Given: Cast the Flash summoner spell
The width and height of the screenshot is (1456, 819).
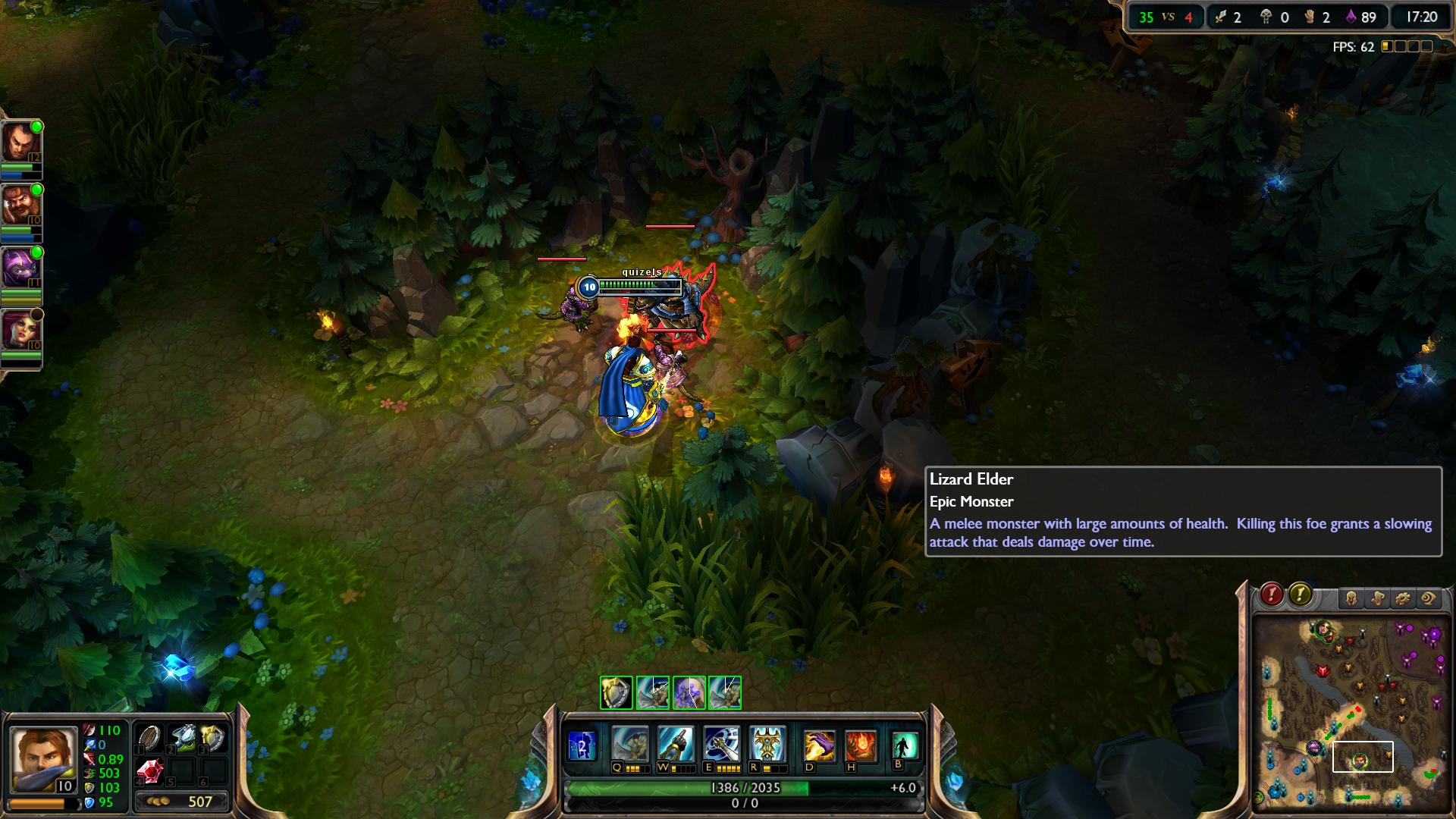Looking at the screenshot, I should 819,745.
